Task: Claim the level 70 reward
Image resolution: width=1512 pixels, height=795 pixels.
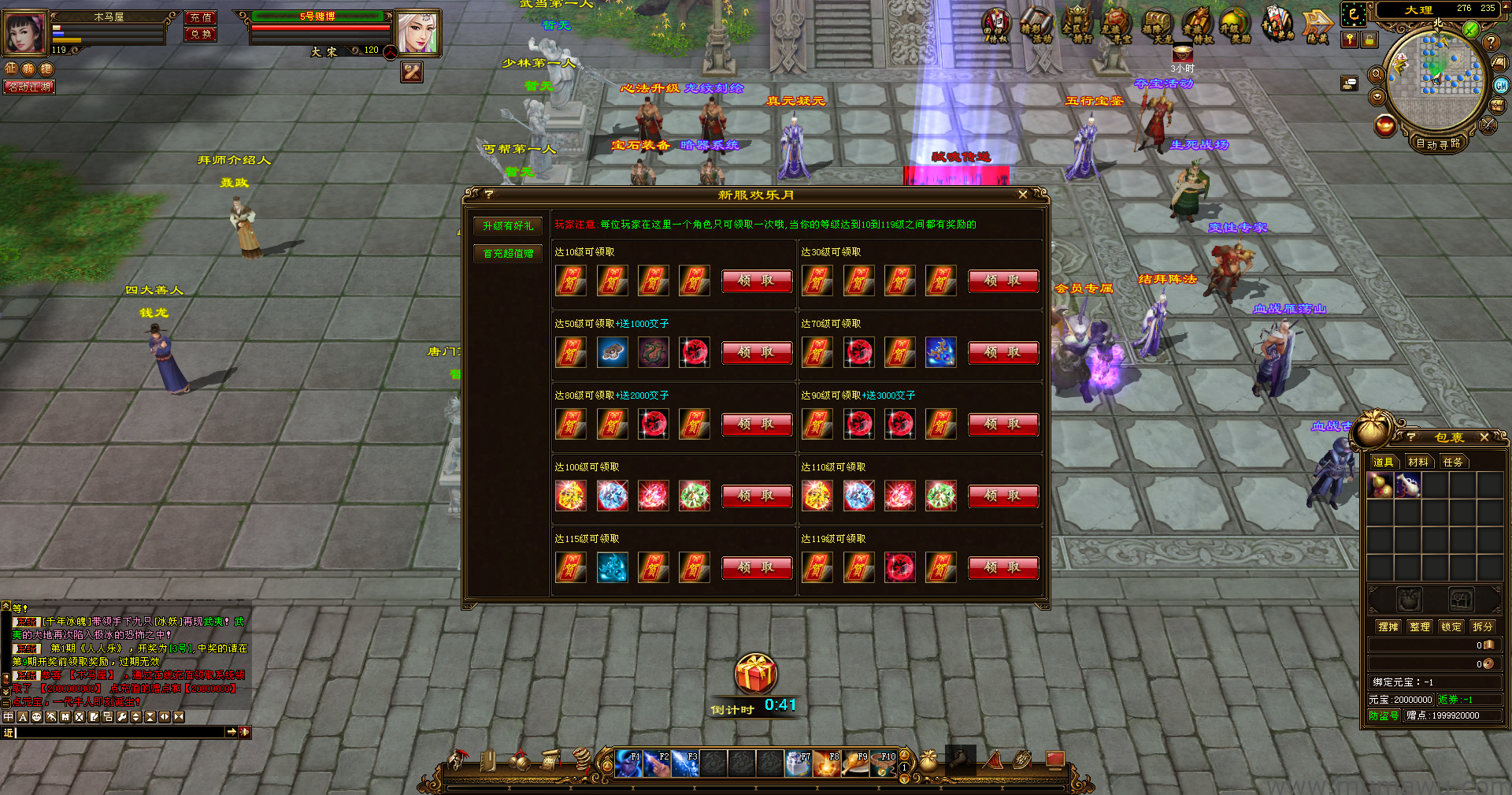Action: tap(1002, 353)
